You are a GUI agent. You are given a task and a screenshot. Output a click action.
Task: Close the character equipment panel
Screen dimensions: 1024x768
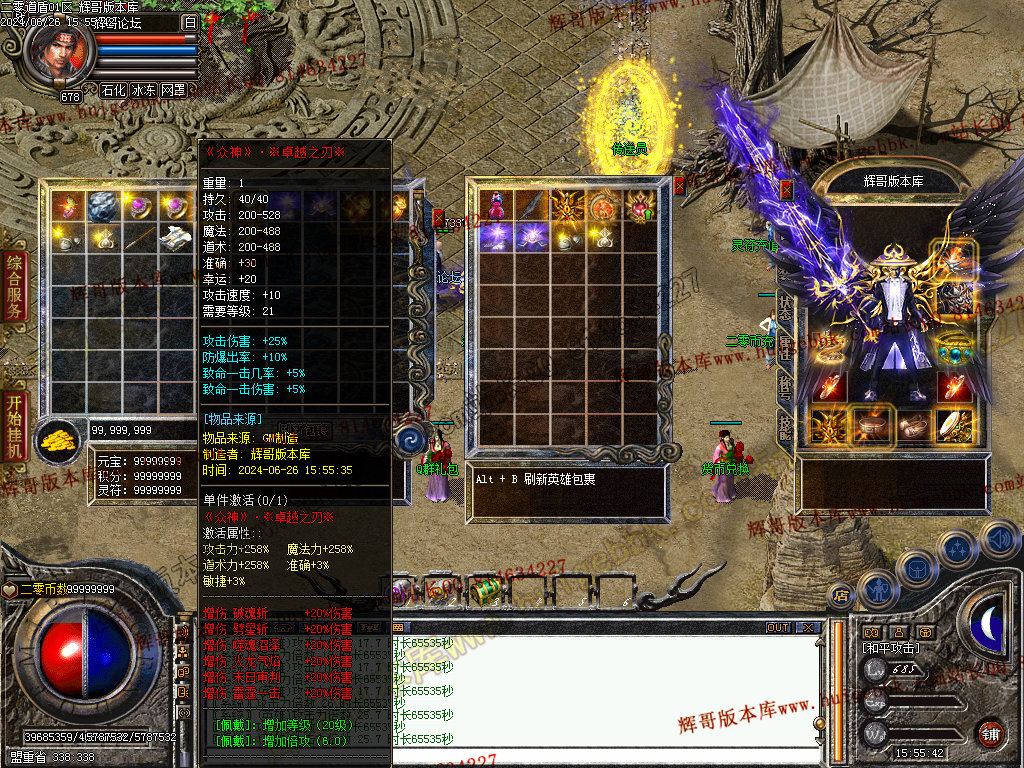[786, 188]
